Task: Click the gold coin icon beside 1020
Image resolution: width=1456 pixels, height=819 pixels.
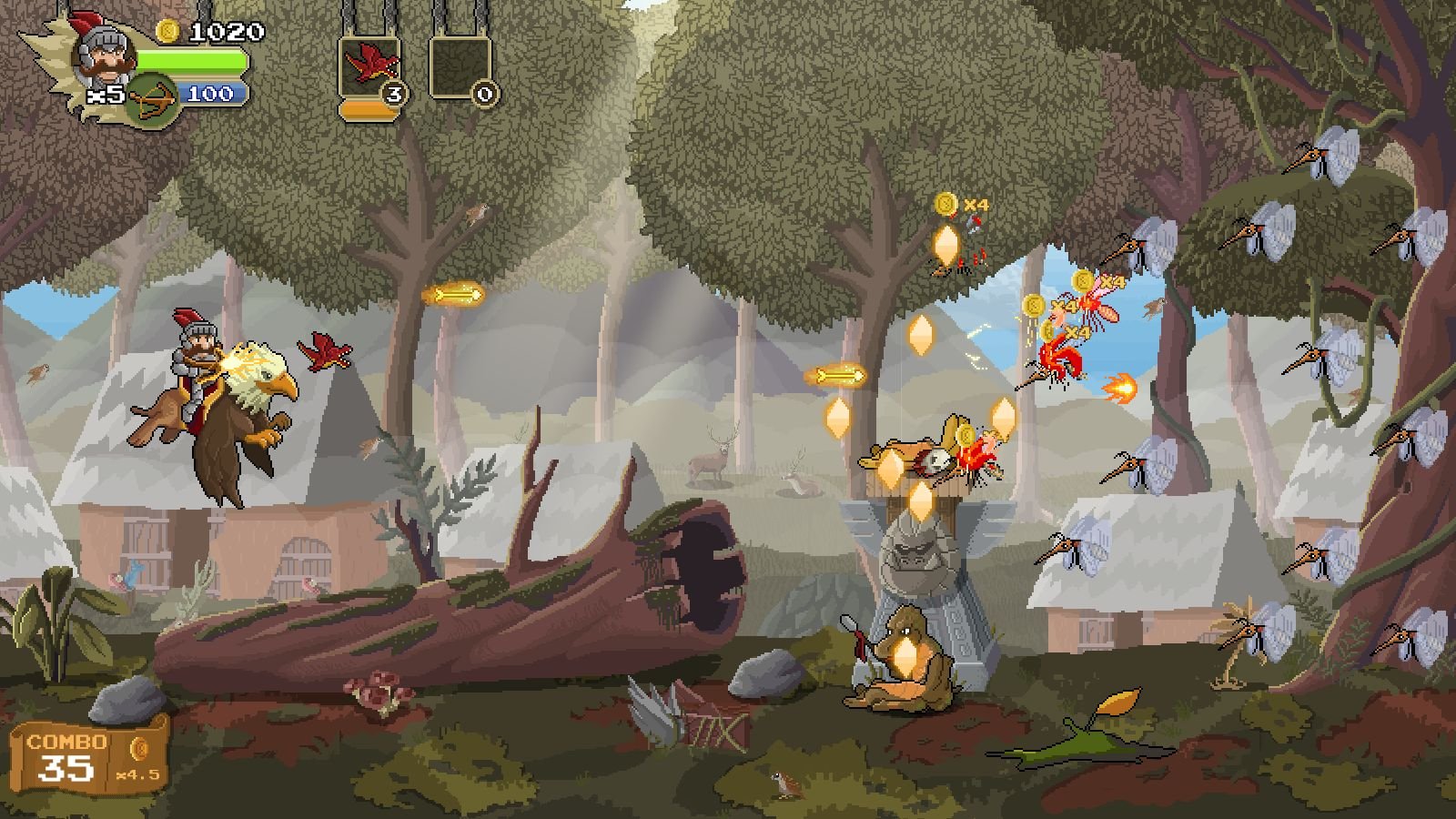Action: point(166,32)
